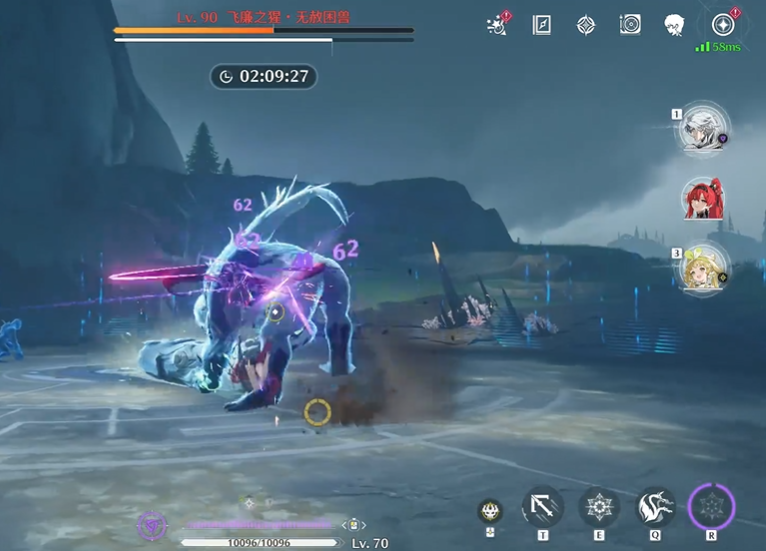The width and height of the screenshot is (766, 551).
Task: Open the events icon with shooting stars
Action: click(497, 25)
